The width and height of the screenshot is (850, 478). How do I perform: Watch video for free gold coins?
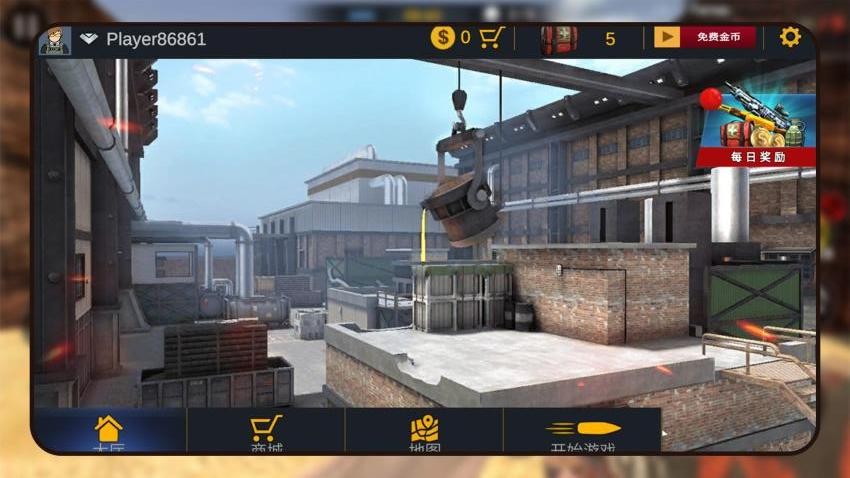coord(704,37)
